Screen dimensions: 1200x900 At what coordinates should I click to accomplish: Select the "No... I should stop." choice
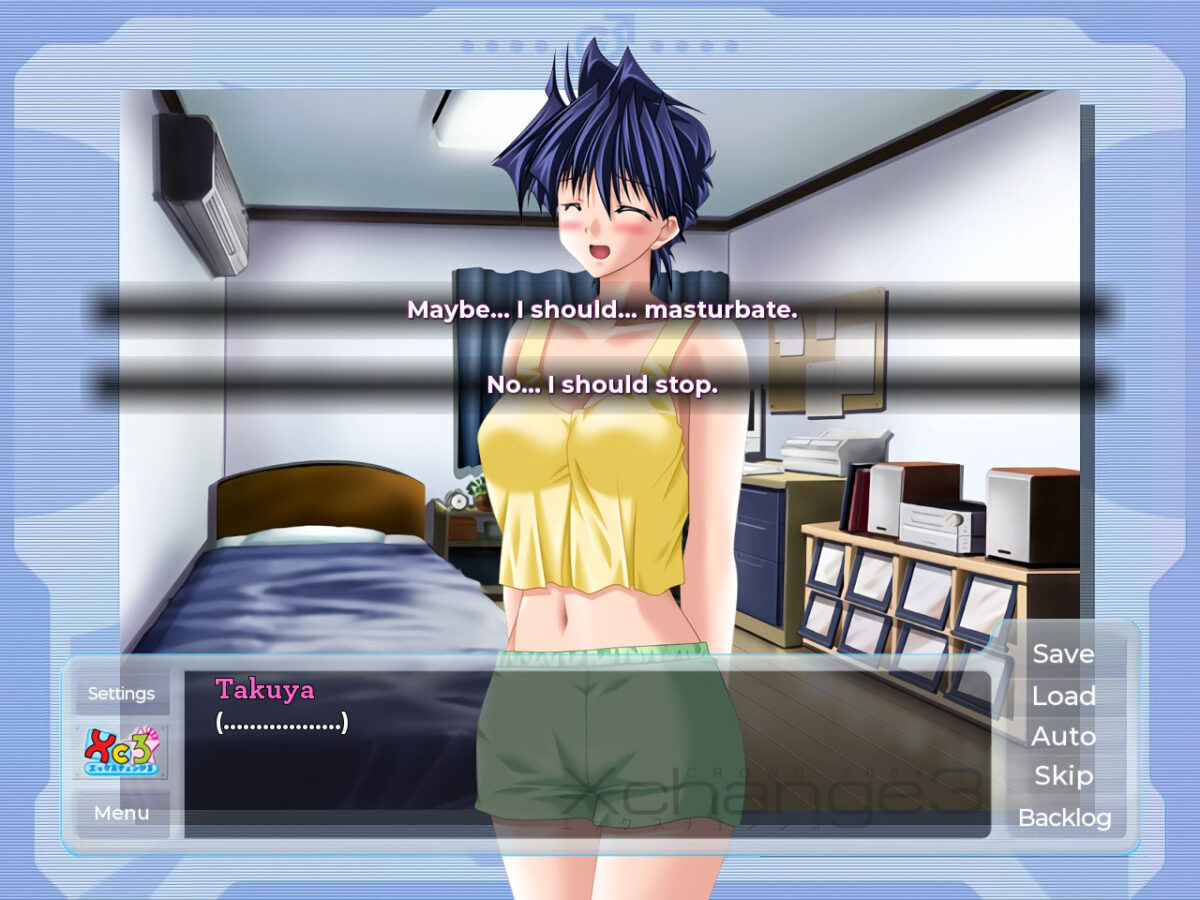[x=601, y=385]
